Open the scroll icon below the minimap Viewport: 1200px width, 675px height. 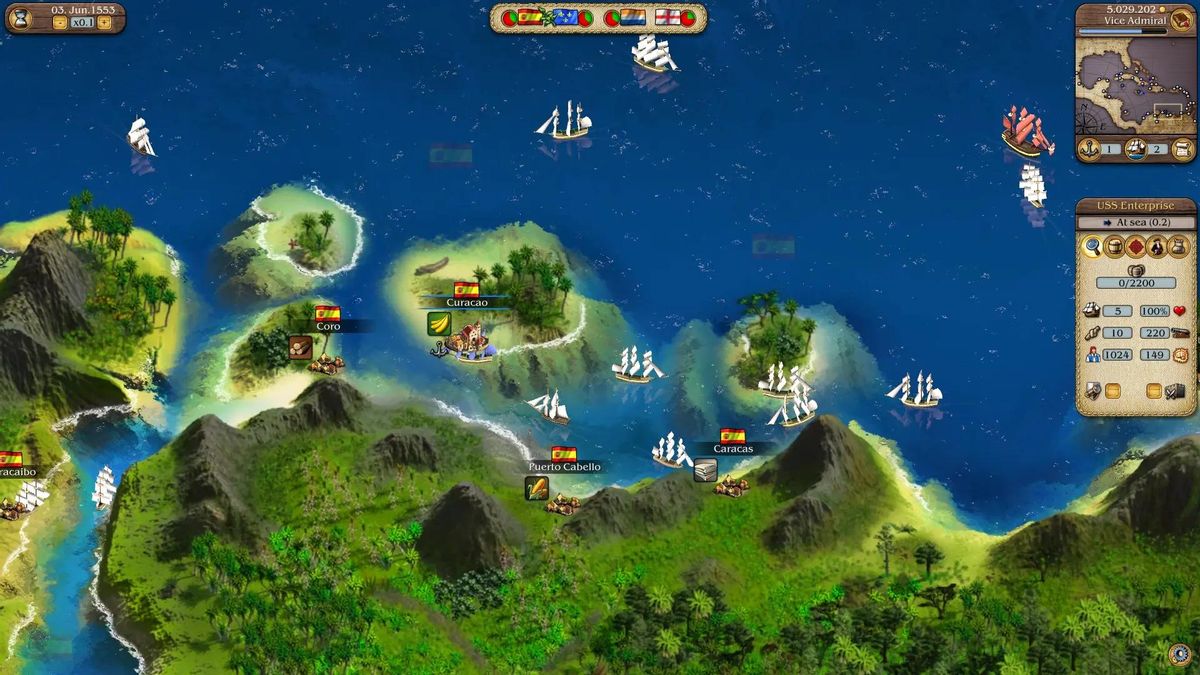[1182, 149]
